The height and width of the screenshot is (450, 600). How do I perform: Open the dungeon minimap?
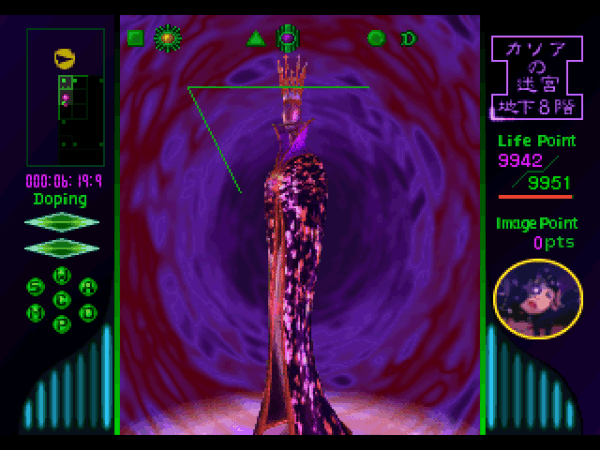click(65, 97)
